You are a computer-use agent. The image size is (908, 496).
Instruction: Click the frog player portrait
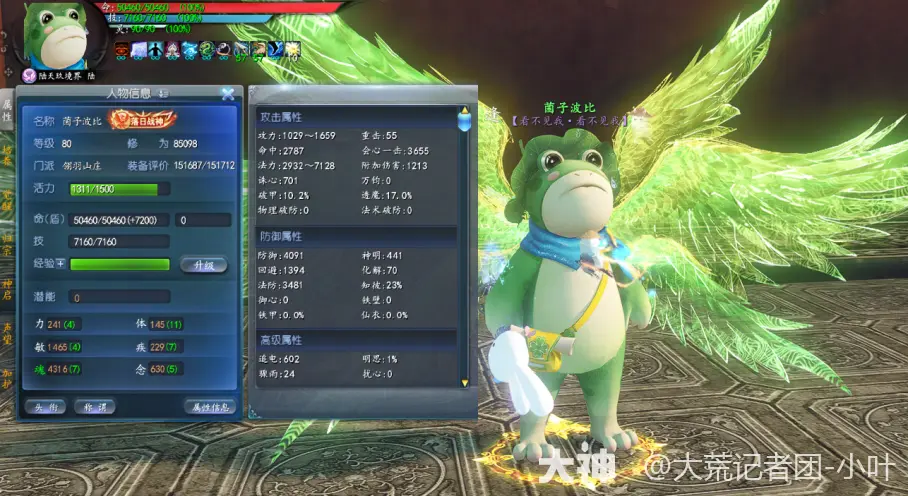(x=60, y=34)
